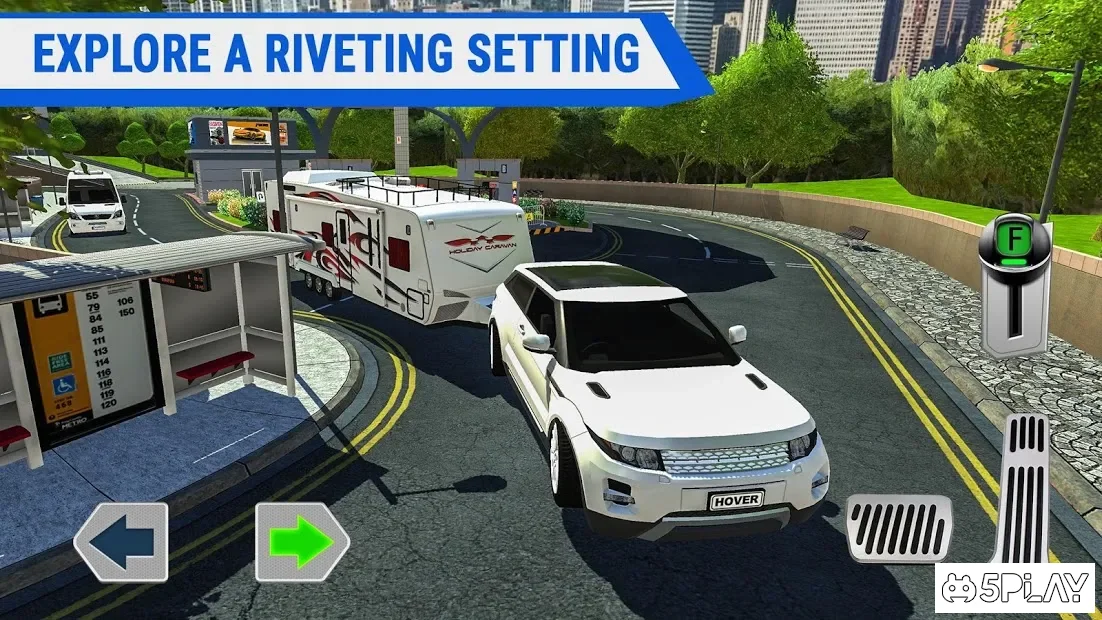Viewport: 1102px width, 620px height.
Task: Toggle the gear shifter showing F
Action: pyautogui.click(x=1015, y=285)
